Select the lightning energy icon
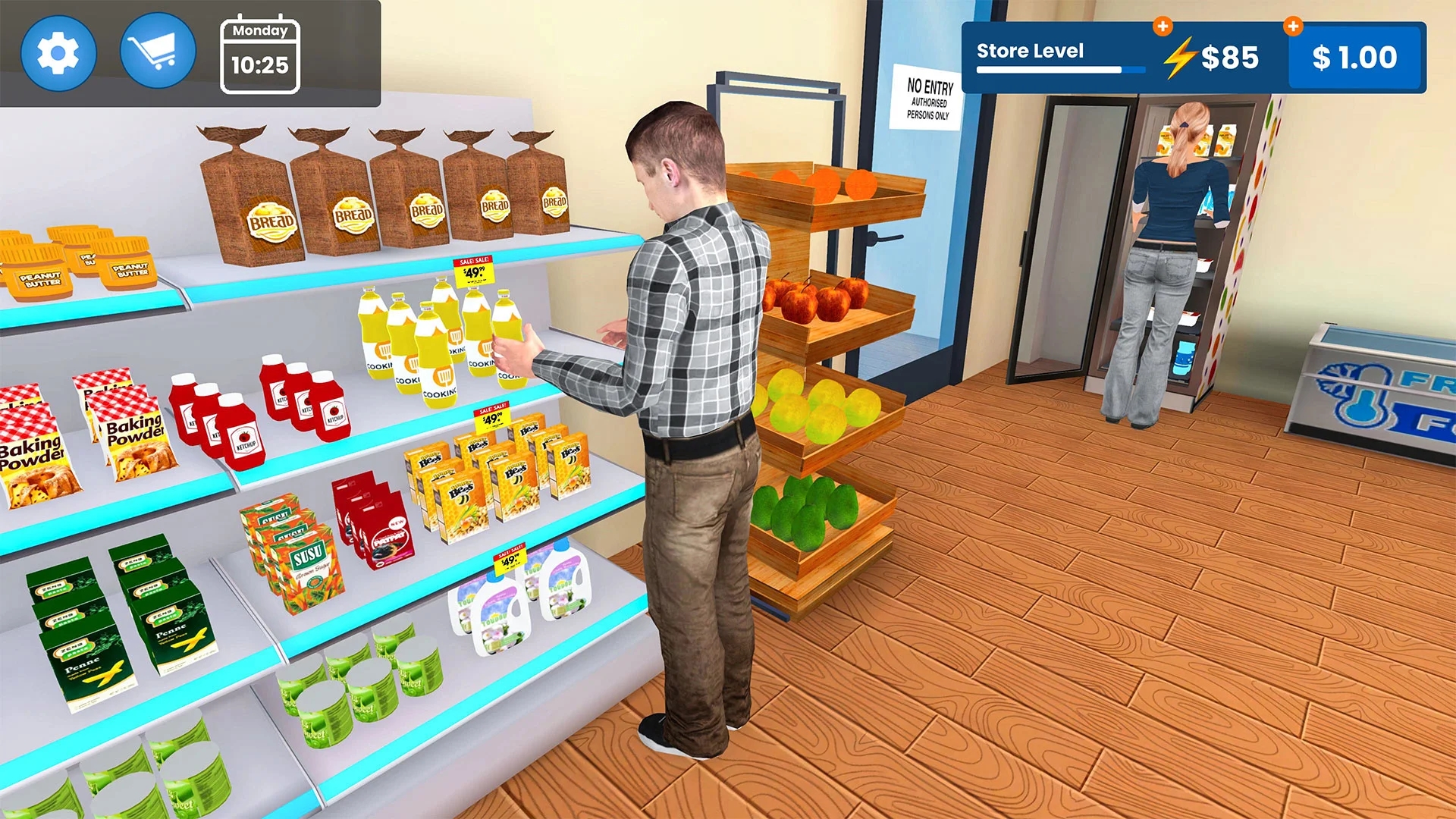1456x819 pixels. pyautogui.click(x=1180, y=56)
